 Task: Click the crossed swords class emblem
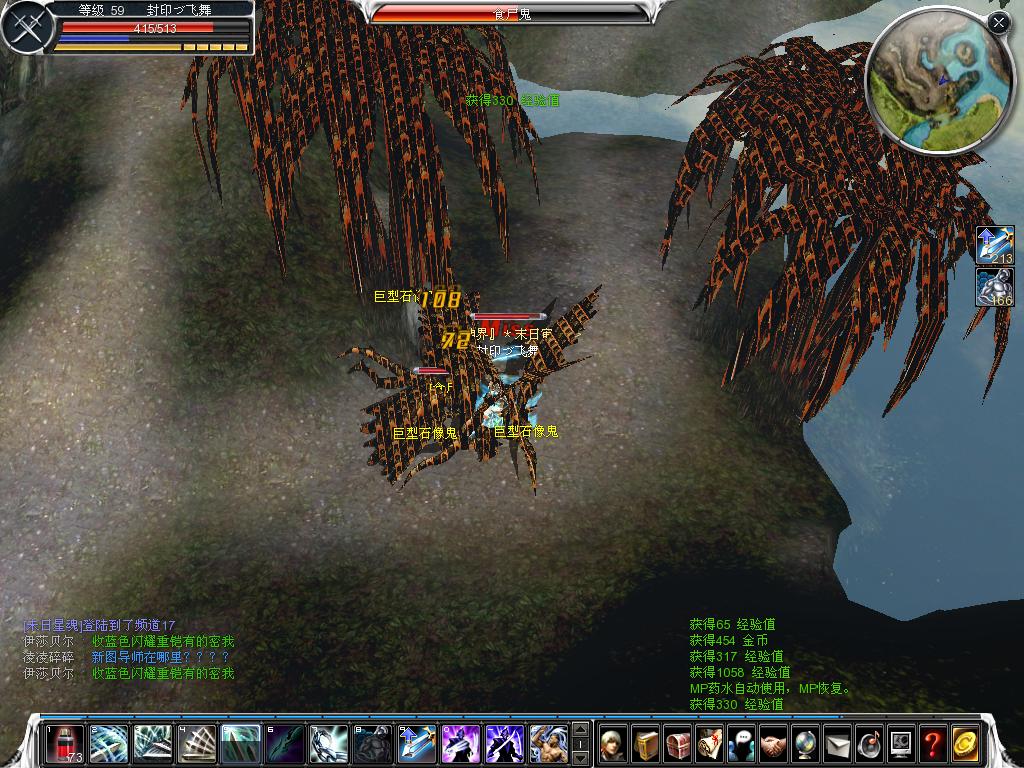pos(25,28)
